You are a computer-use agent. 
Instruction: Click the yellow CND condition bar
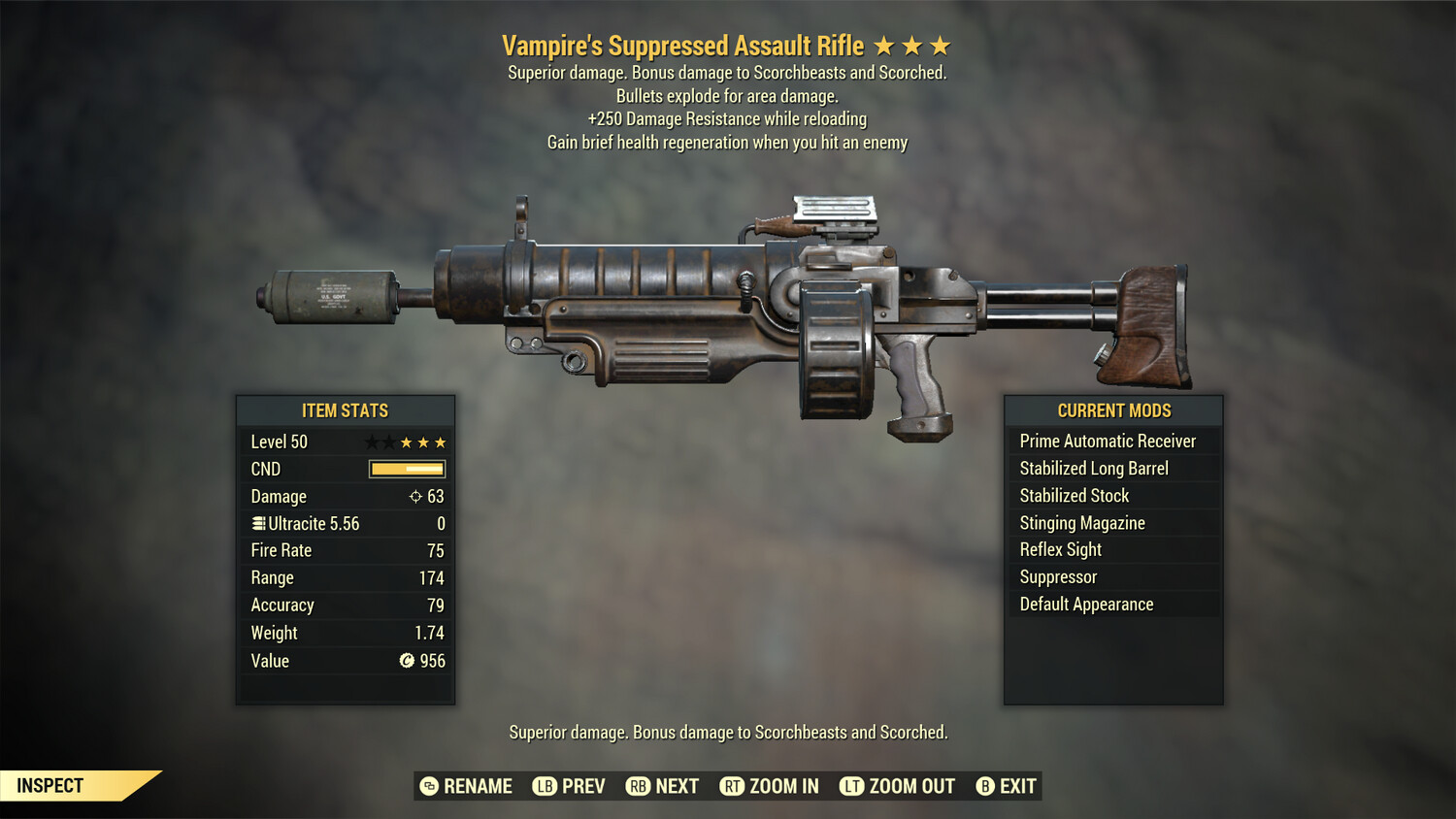coord(405,469)
